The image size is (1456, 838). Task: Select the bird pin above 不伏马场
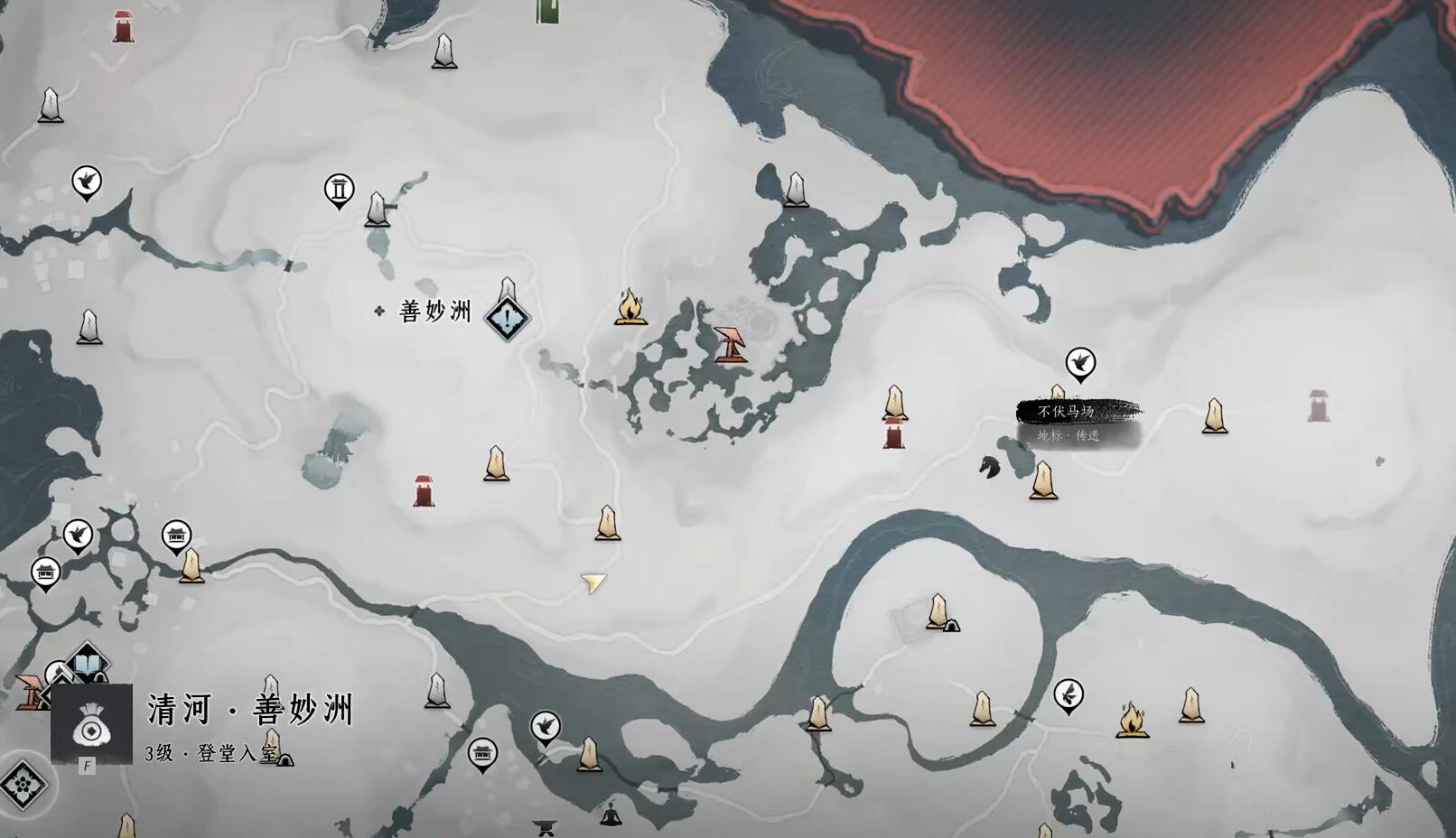click(1080, 364)
